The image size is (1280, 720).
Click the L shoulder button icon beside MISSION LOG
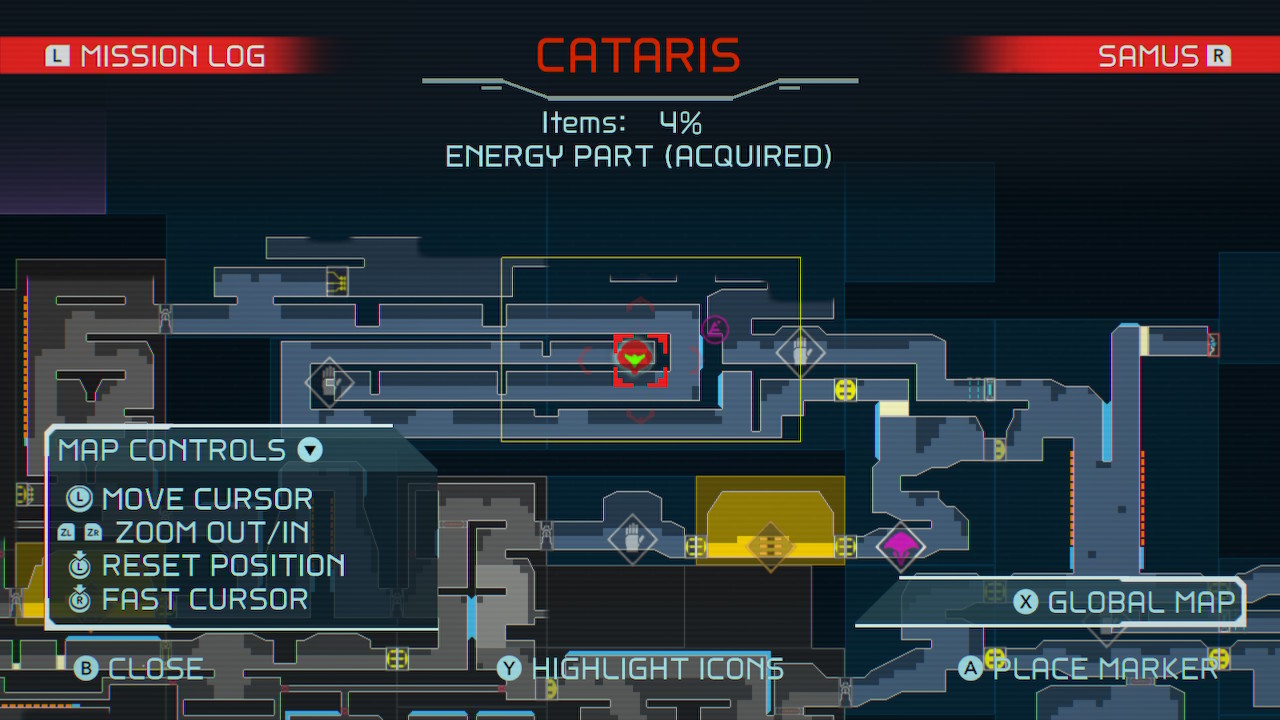(x=57, y=55)
